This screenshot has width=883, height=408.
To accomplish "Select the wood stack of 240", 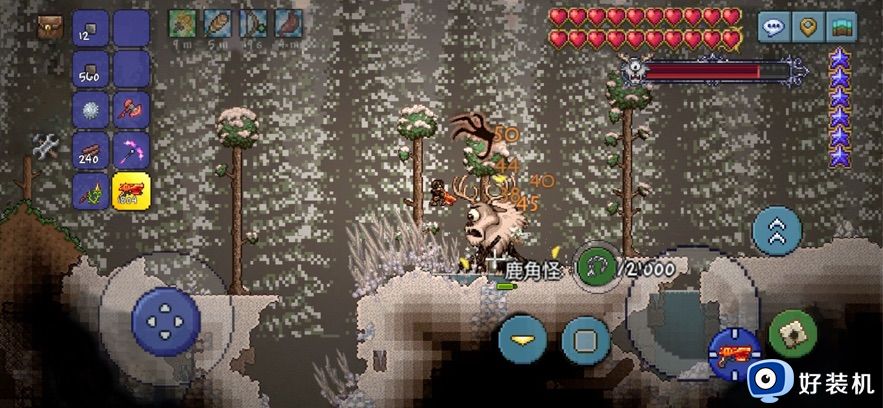I will tap(91, 150).
